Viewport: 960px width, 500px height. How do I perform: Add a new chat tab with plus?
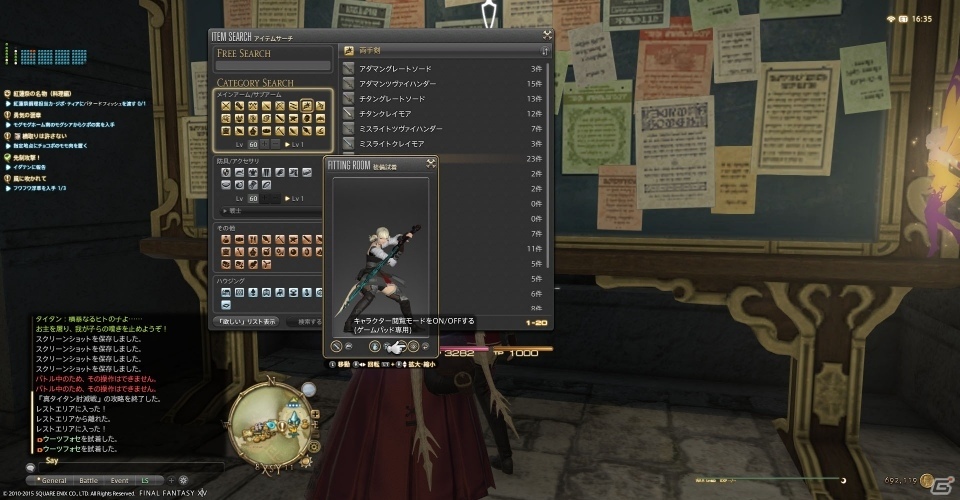tap(171, 480)
